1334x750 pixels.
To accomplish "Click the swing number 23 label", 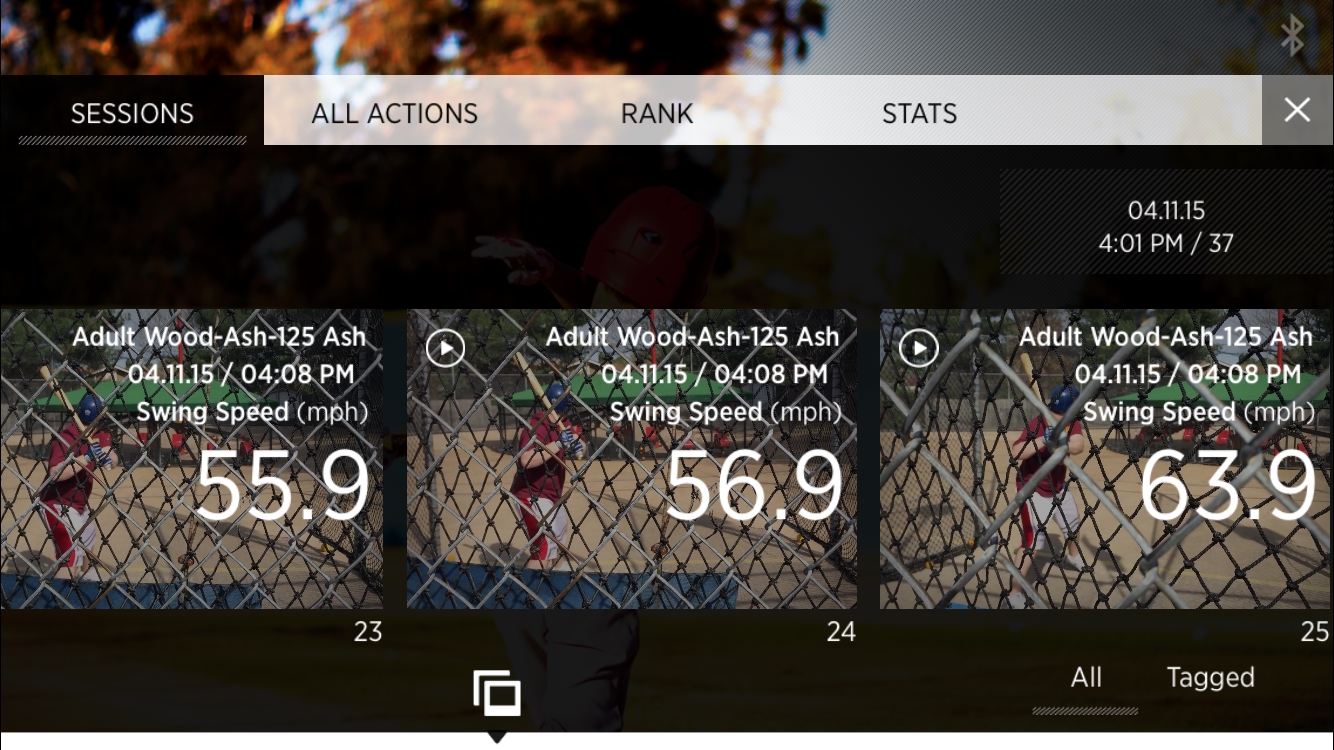I will coord(368,633).
